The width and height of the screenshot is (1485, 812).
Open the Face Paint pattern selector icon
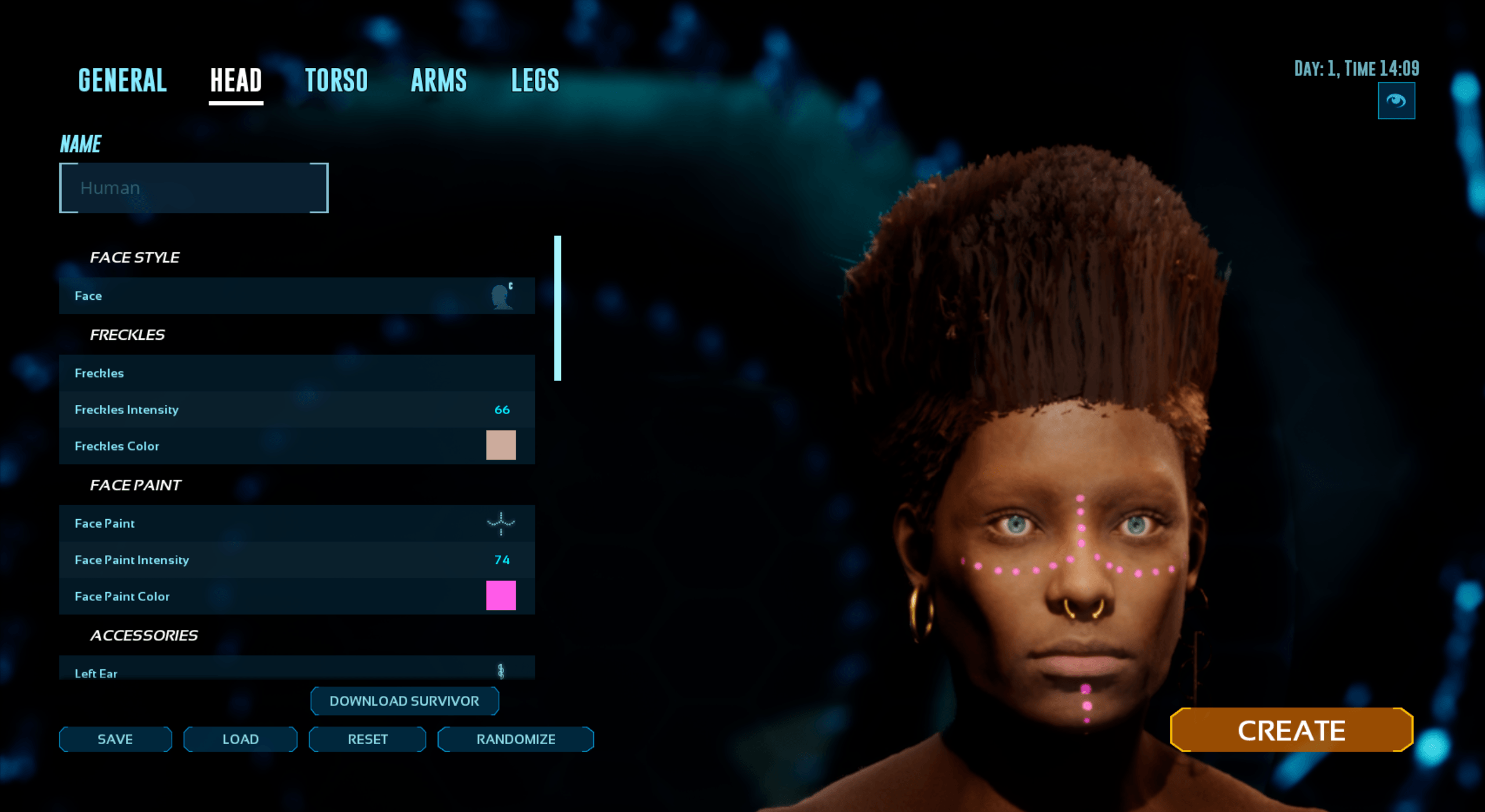(x=501, y=523)
